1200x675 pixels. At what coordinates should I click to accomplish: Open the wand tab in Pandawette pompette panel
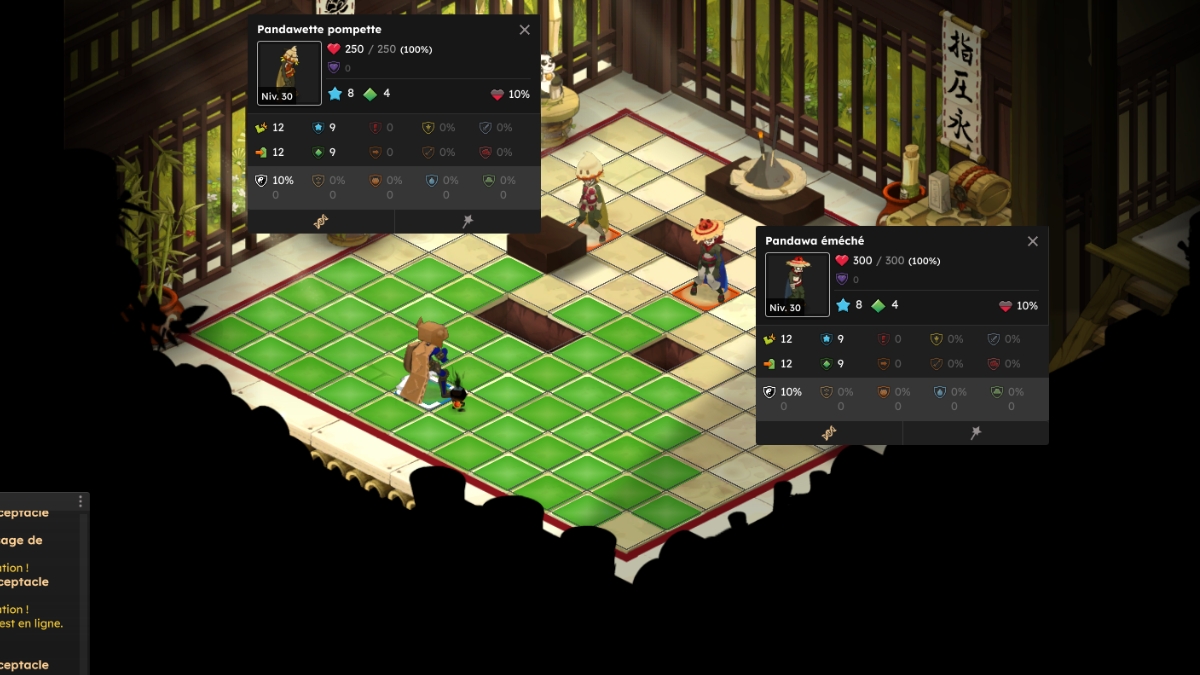pos(467,221)
